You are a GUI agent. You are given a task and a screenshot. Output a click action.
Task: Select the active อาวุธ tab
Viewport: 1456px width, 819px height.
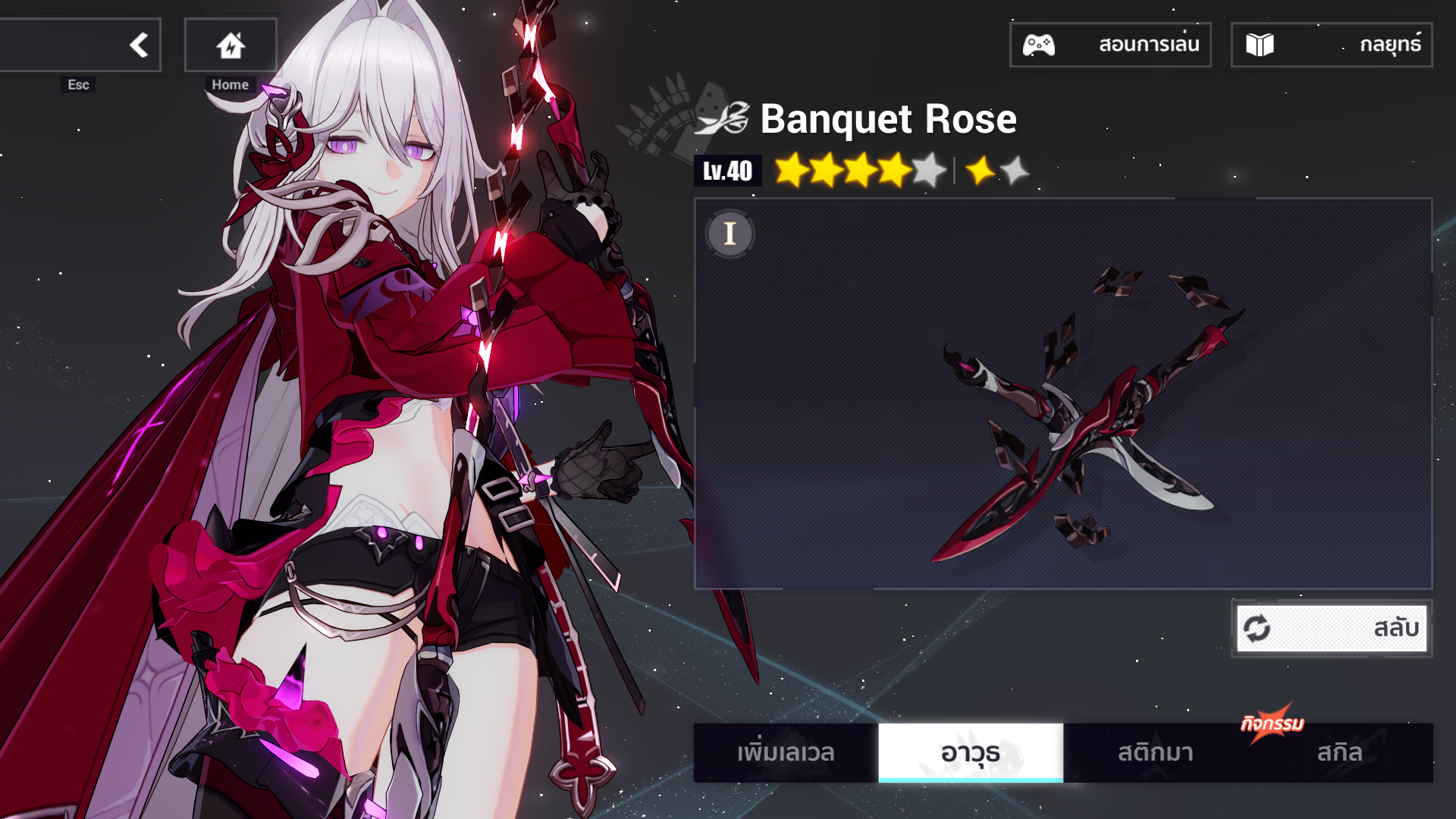pyautogui.click(x=971, y=752)
